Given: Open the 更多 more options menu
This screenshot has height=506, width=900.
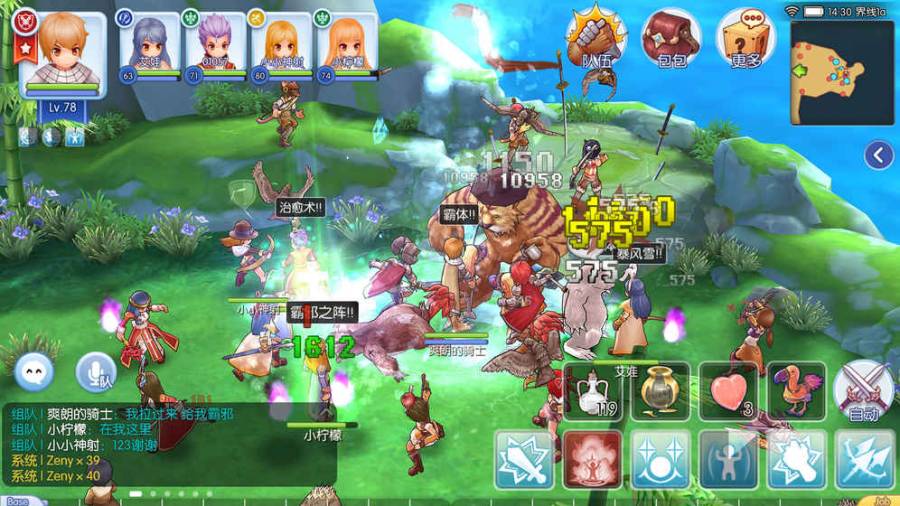Looking at the screenshot, I should (747, 39).
